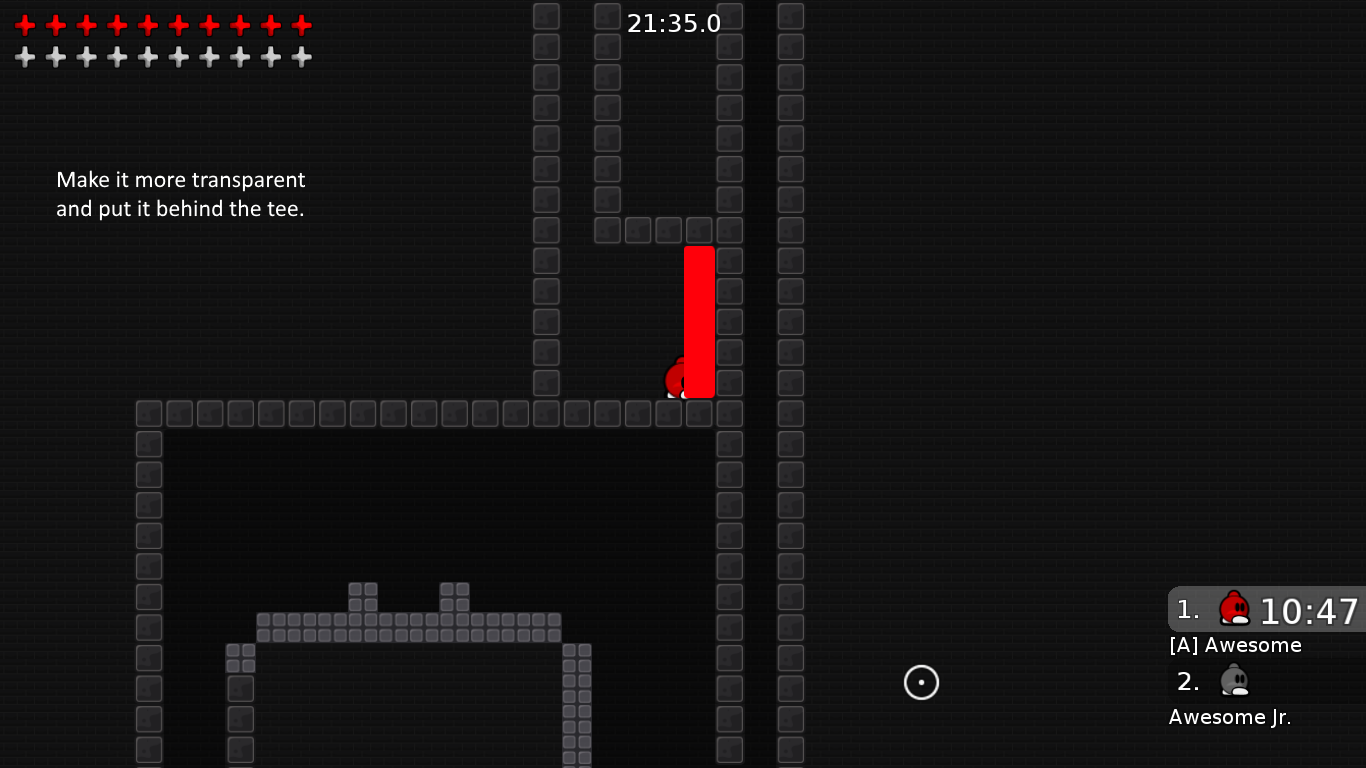Image resolution: width=1366 pixels, height=768 pixels.
Task: Click the tutorial hint text about transparency
Action: click(180, 194)
